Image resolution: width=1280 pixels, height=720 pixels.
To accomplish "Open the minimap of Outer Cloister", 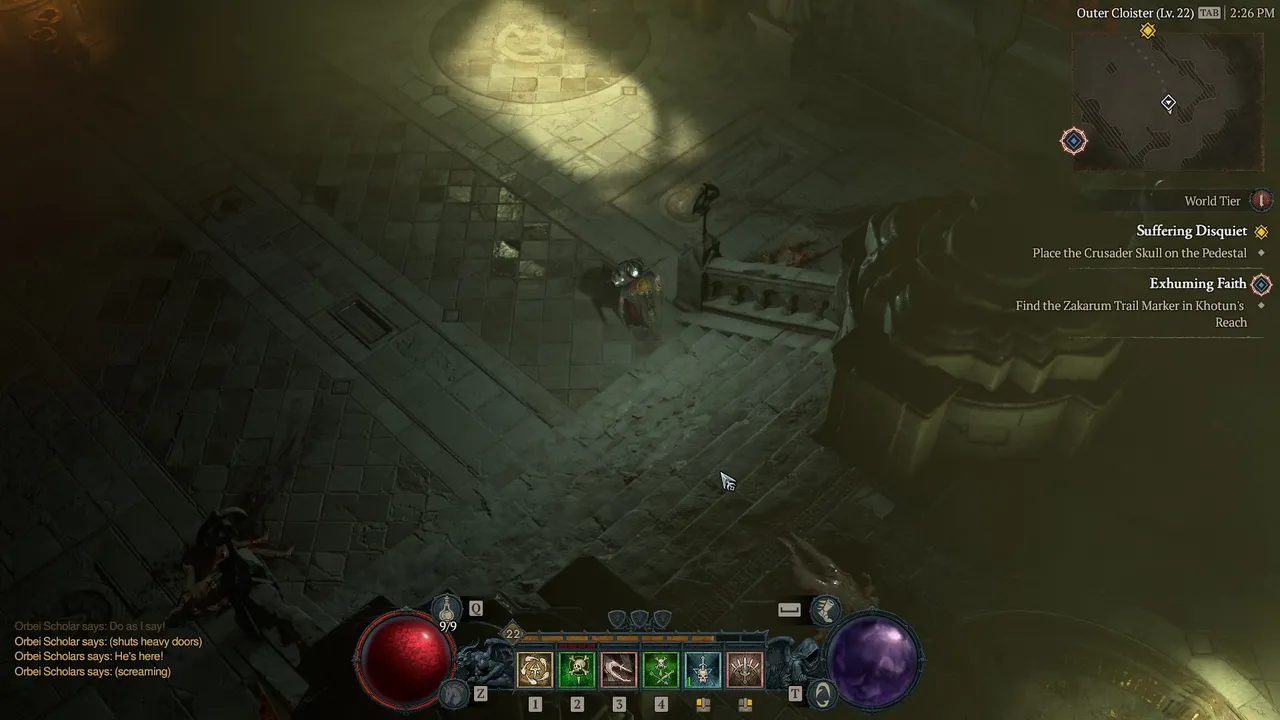I will click(x=1165, y=102).
